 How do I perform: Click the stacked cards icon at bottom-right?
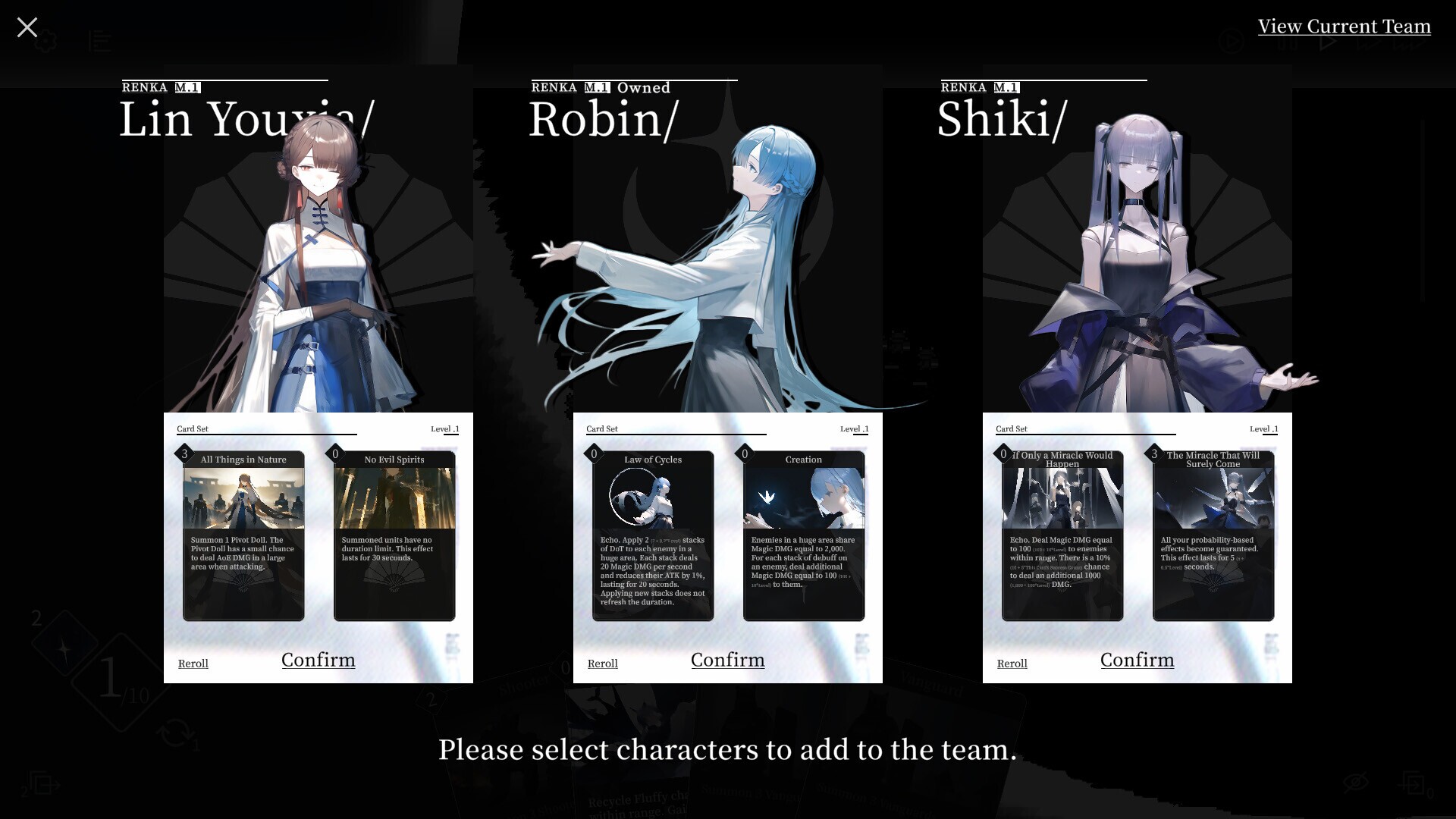point(1415,784)
